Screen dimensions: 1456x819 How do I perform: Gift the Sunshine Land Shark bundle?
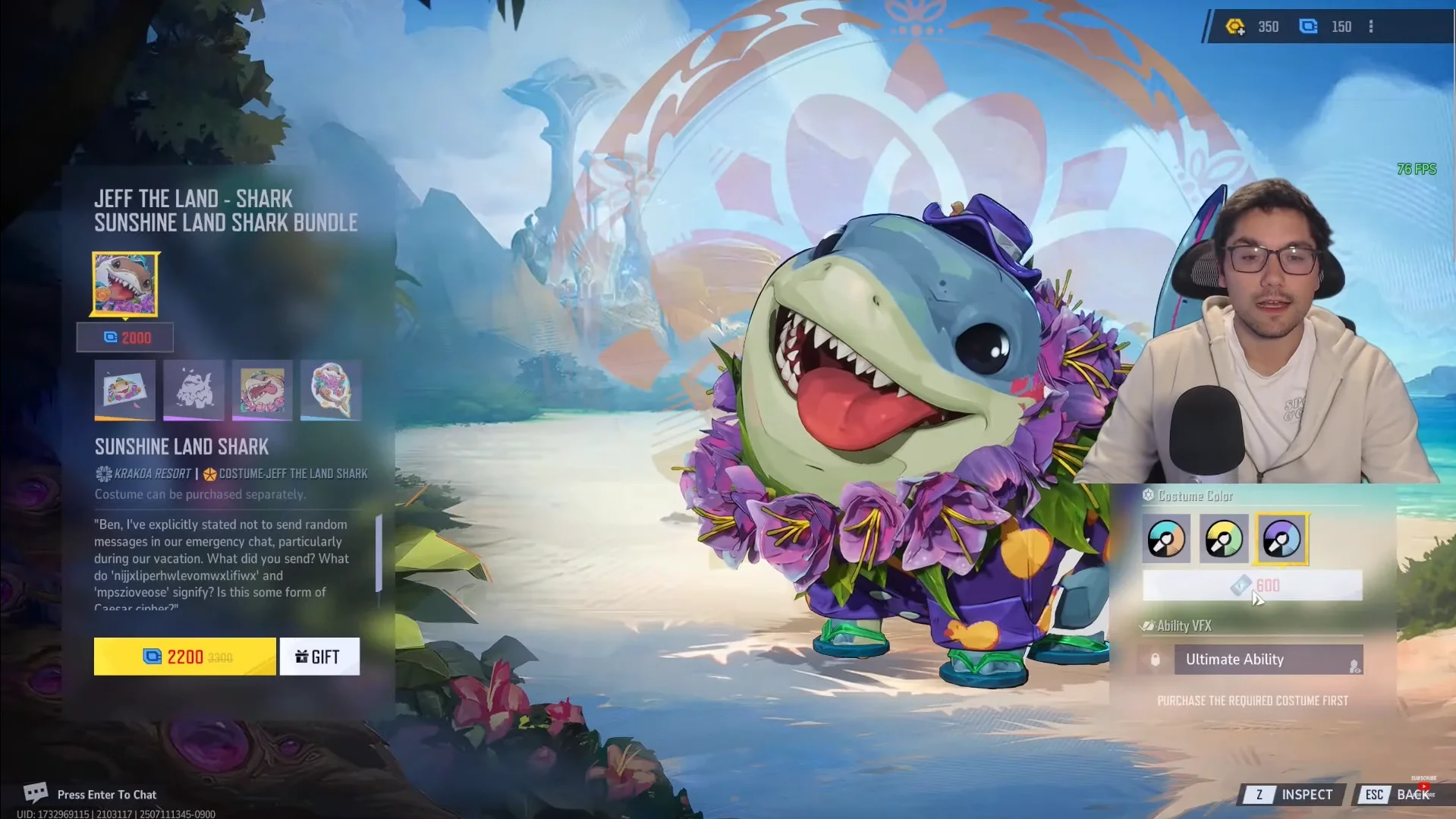pos(319,657)
